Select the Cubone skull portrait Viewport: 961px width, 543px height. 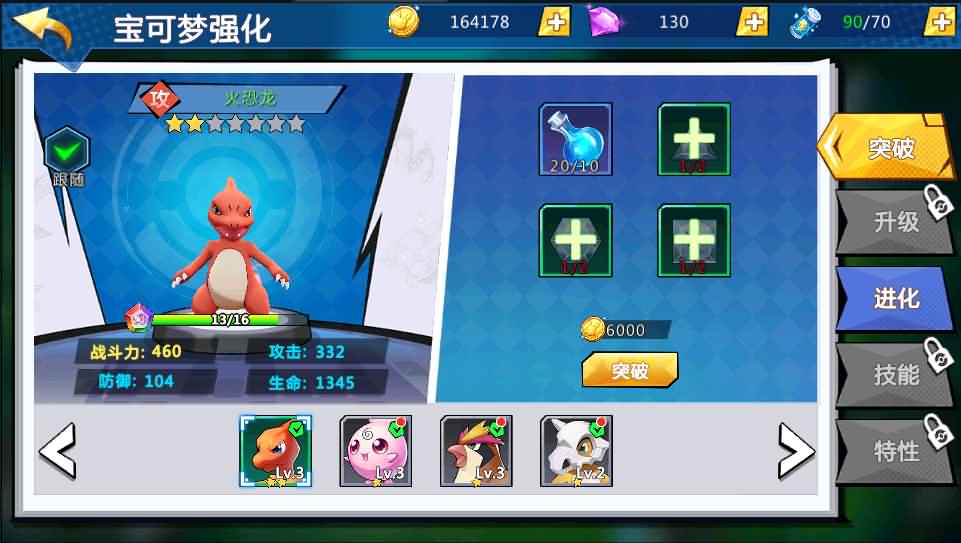[576, 451]
